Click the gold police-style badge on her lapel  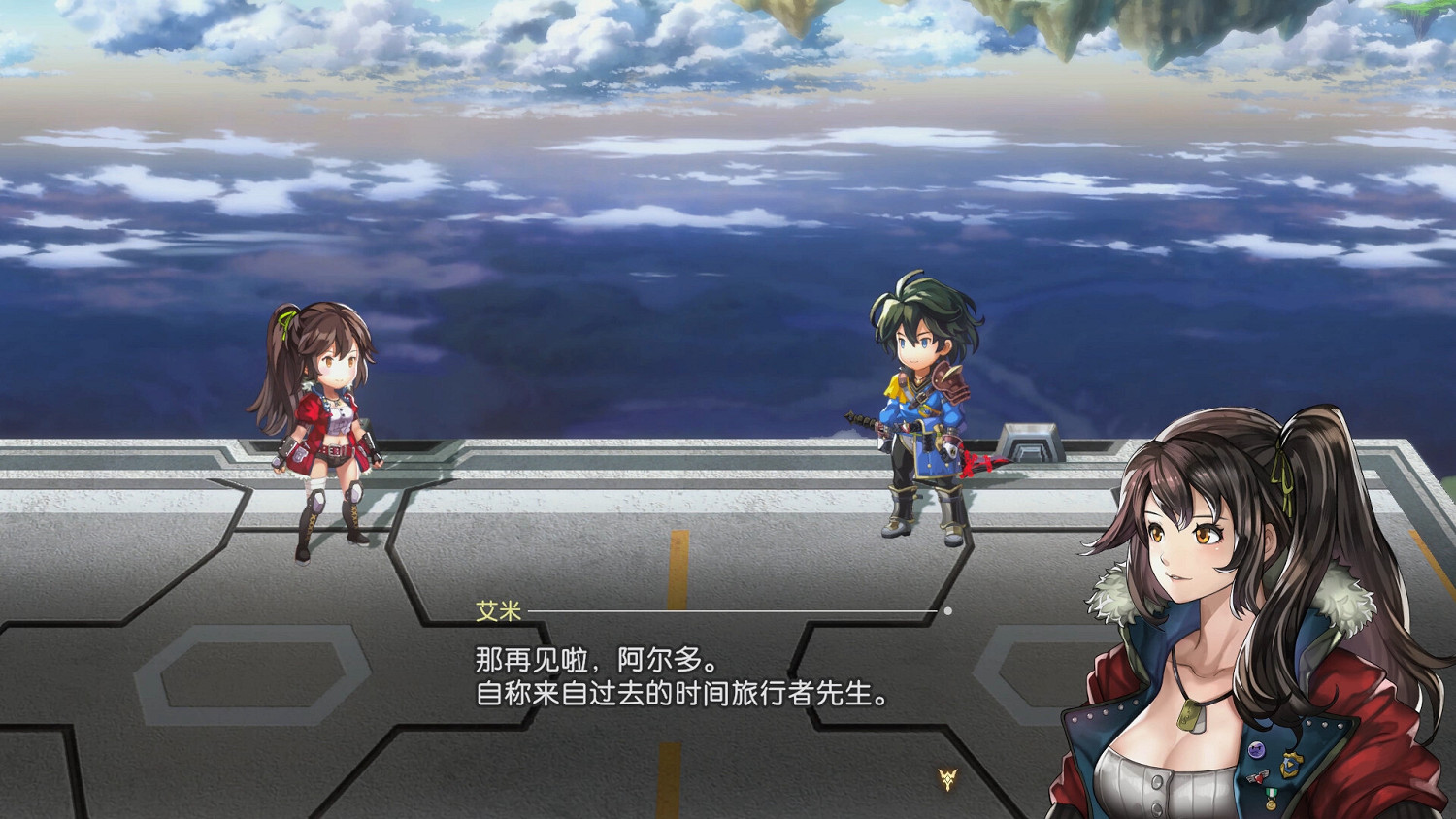pos(1289,766)
